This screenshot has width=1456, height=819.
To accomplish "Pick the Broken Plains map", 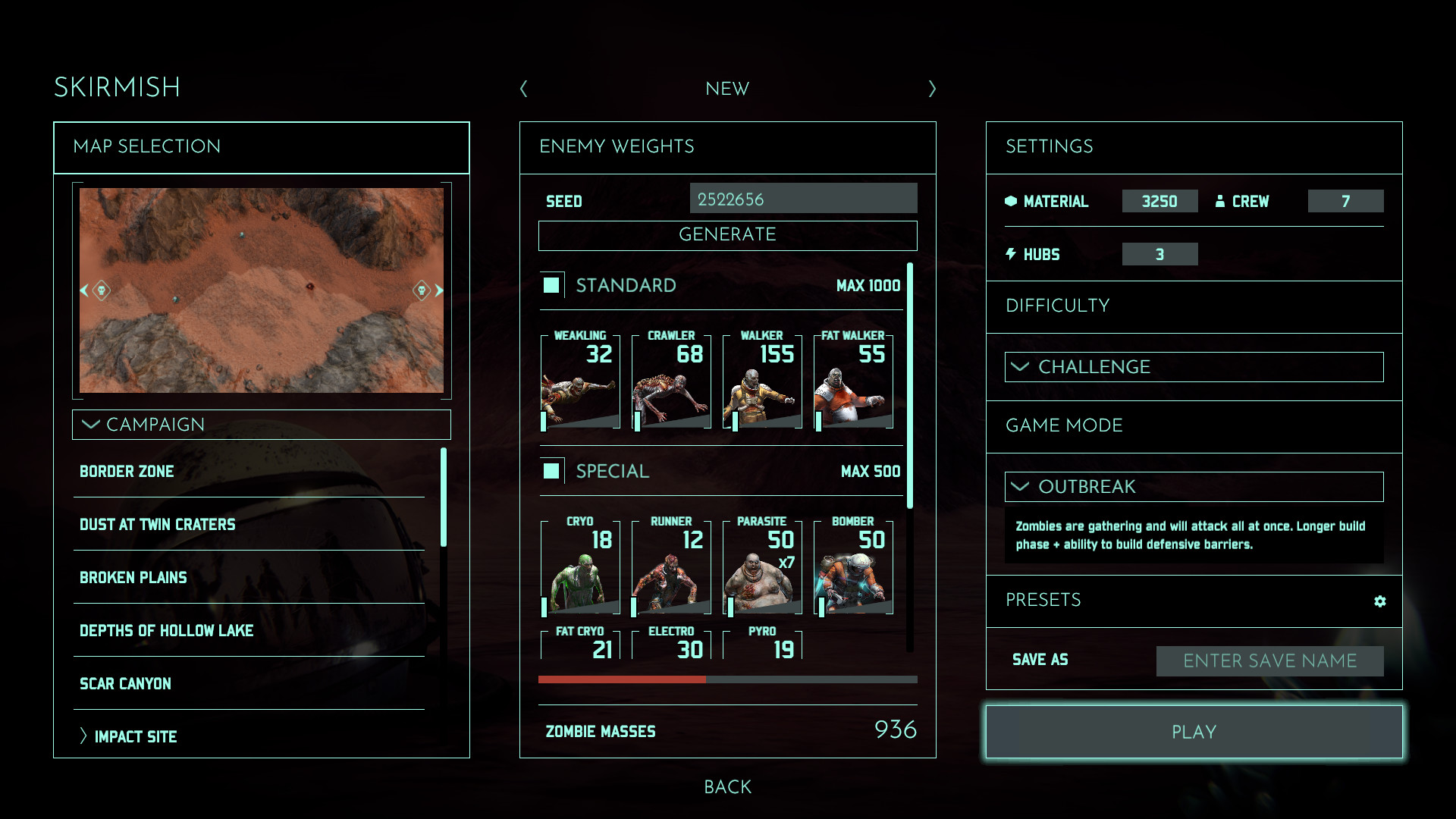I will click(133, 578).
